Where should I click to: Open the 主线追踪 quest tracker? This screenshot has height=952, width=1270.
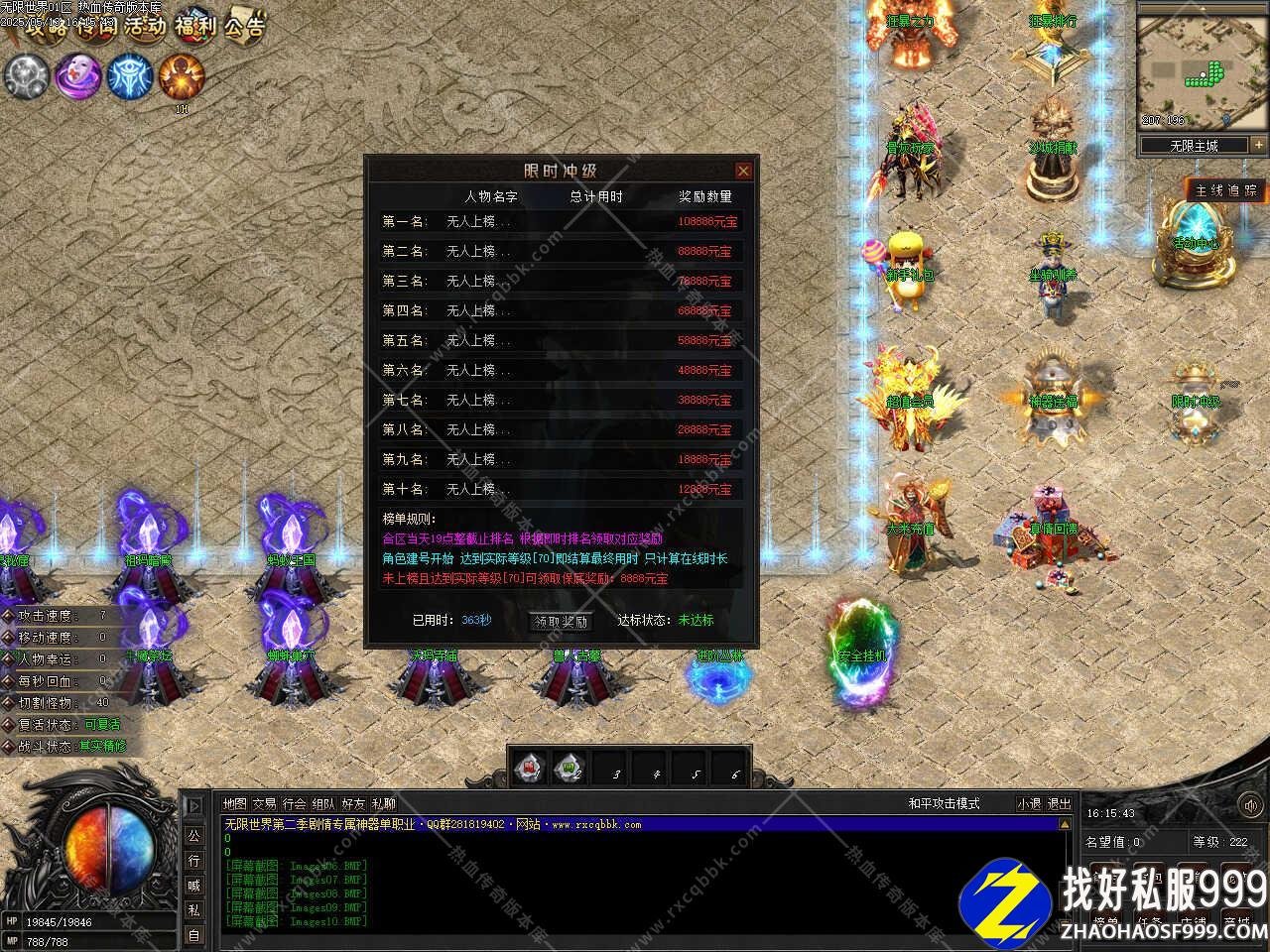[x=1226, y=190]
